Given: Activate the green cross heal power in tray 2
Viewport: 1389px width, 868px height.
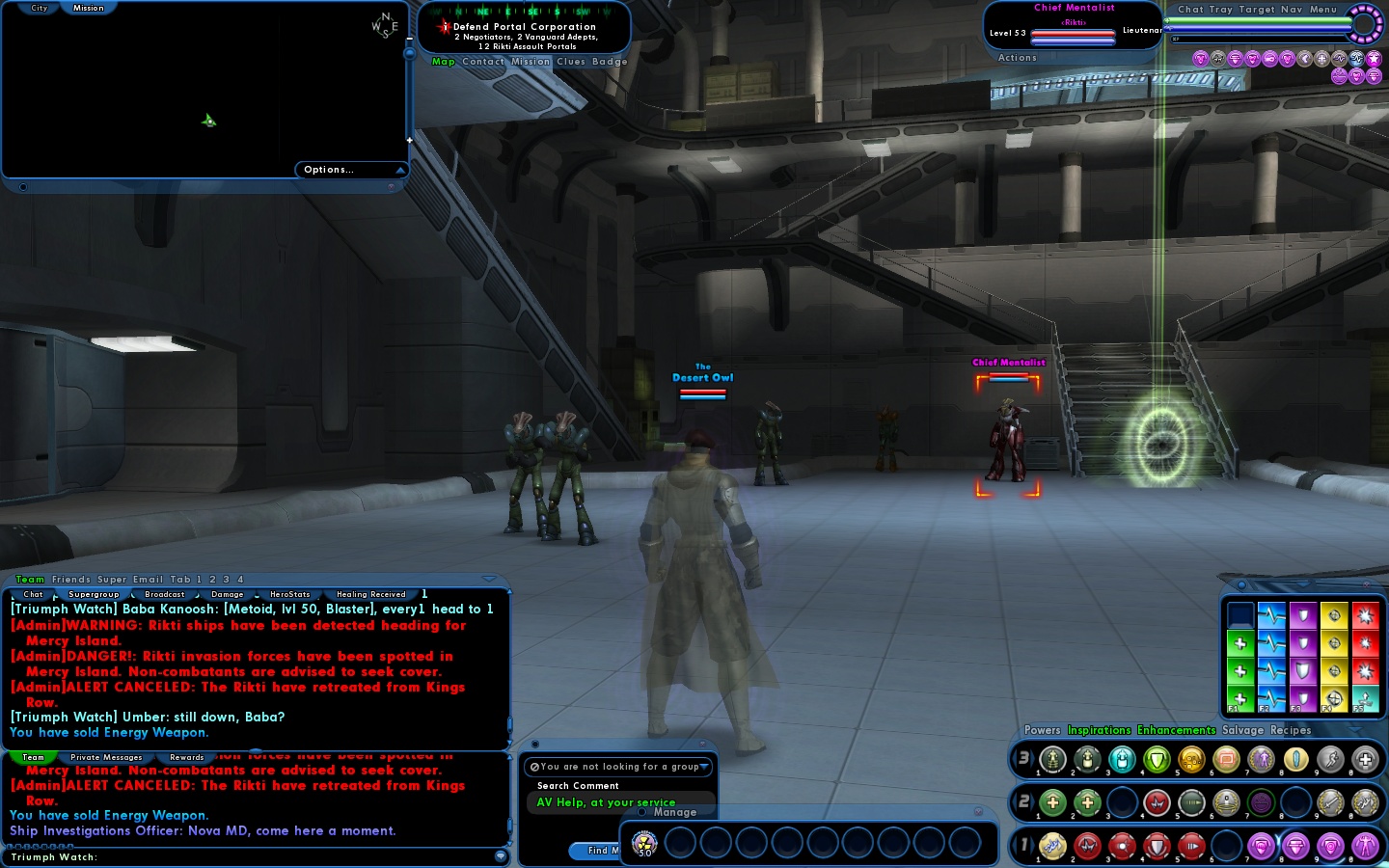Looking at the screenshot, I should click(1051, 802).
